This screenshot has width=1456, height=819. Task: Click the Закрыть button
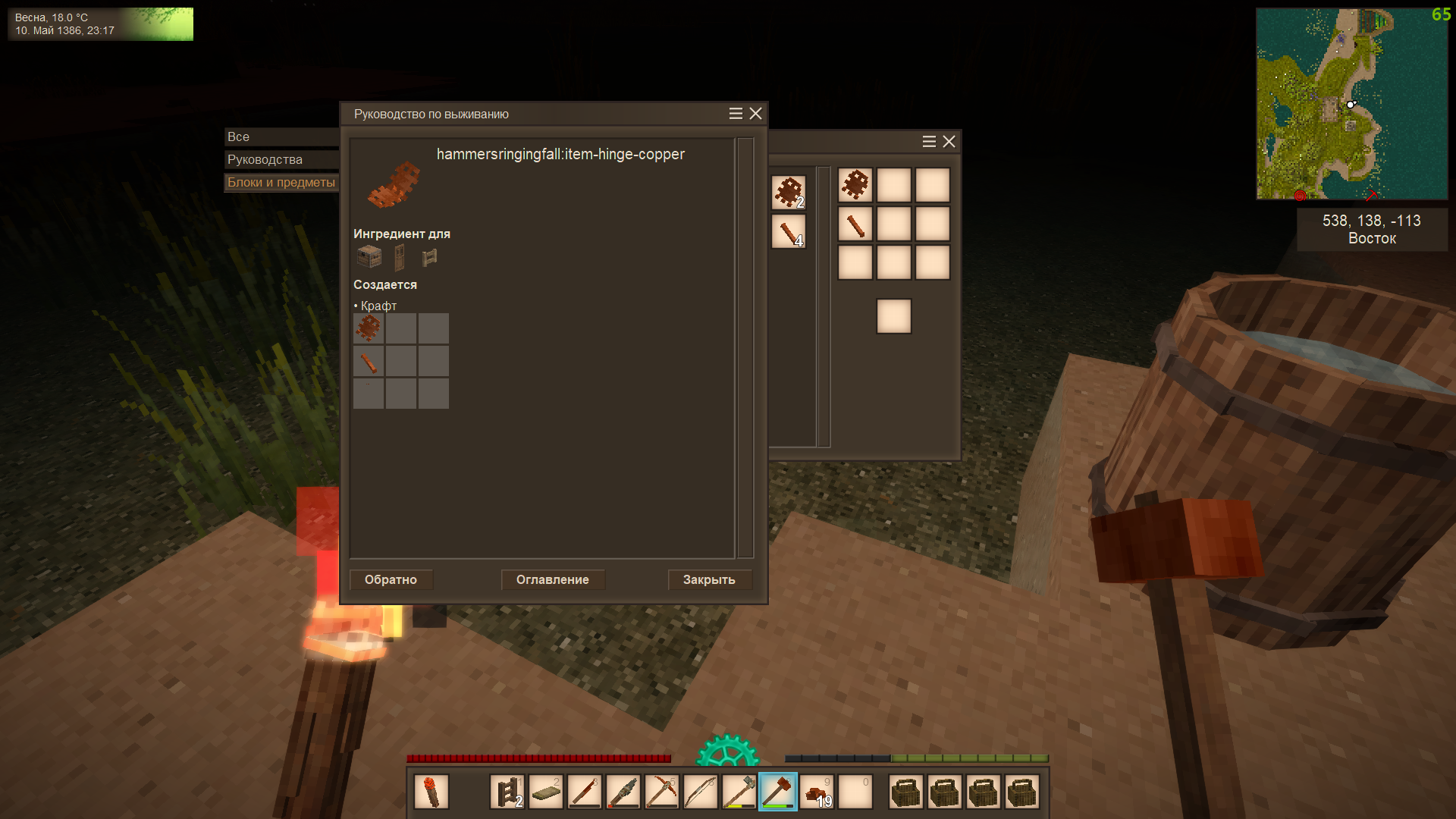pyautogui.click(x=709, y=579)
